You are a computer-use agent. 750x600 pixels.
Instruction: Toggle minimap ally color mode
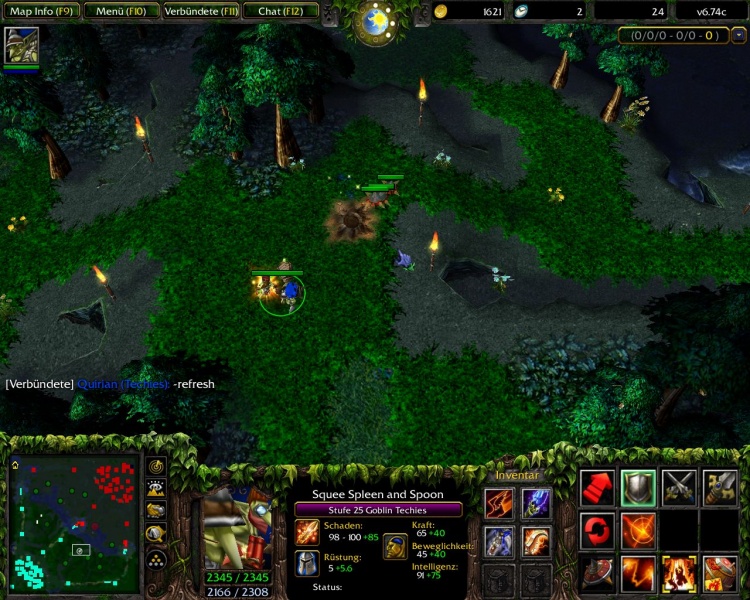coord(156,510)
